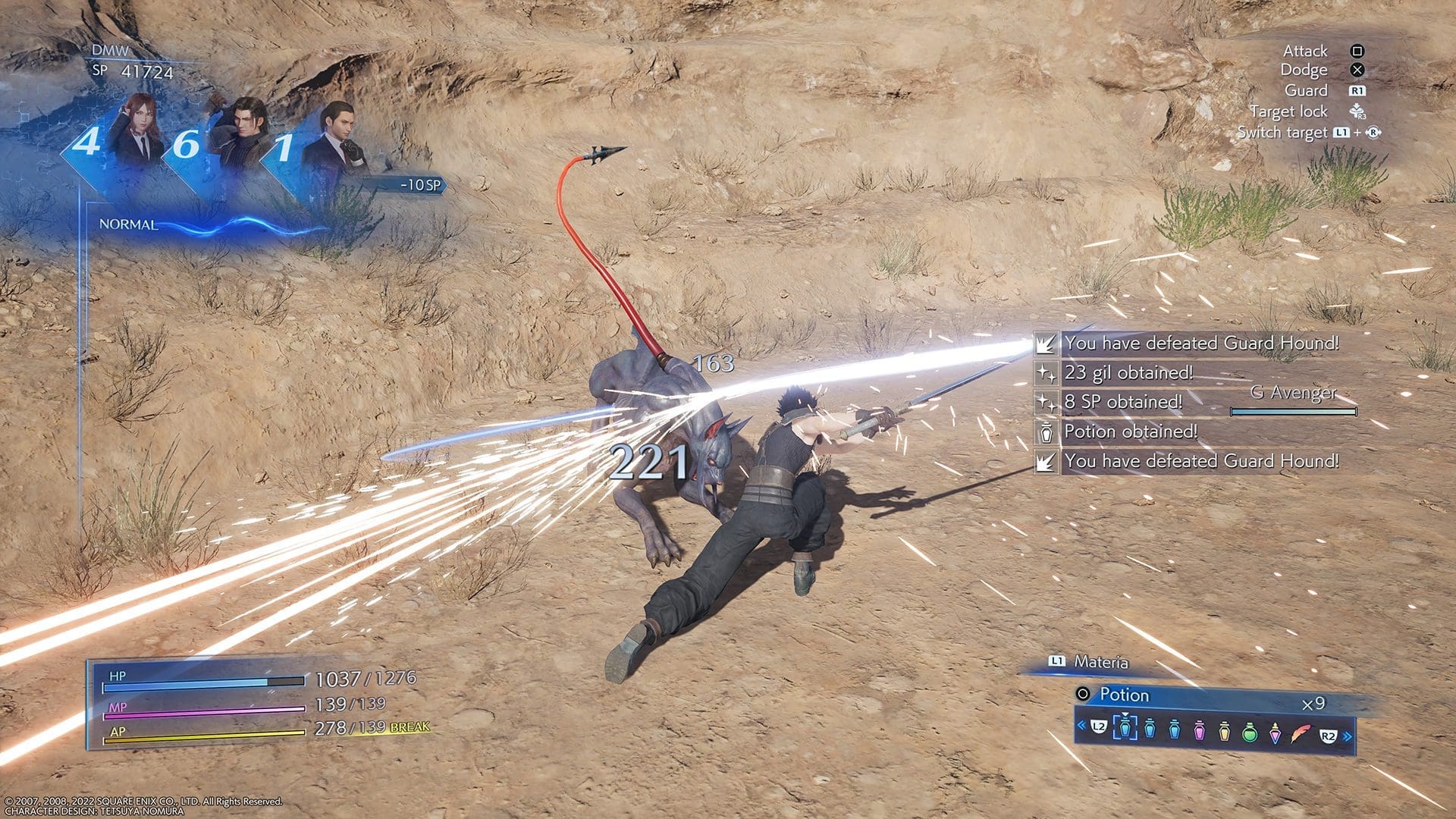
Task: Use the highlighted Potion command
Action: pos(1125,695)
